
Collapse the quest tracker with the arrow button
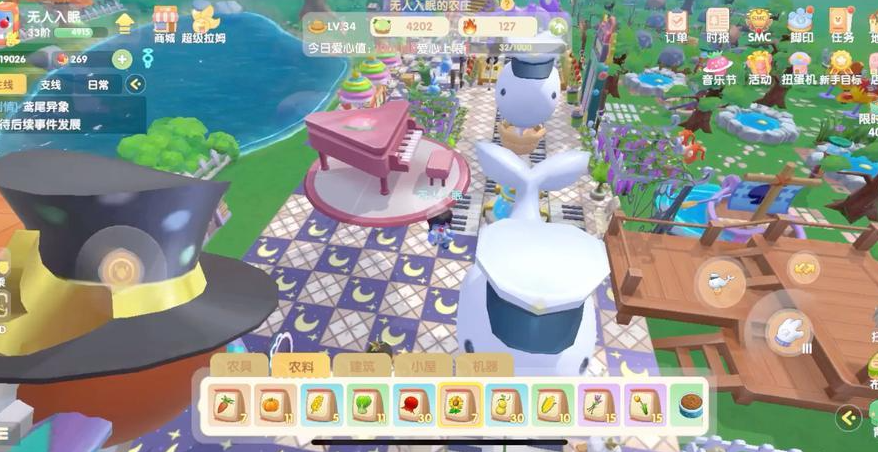(x=135, y=85)
